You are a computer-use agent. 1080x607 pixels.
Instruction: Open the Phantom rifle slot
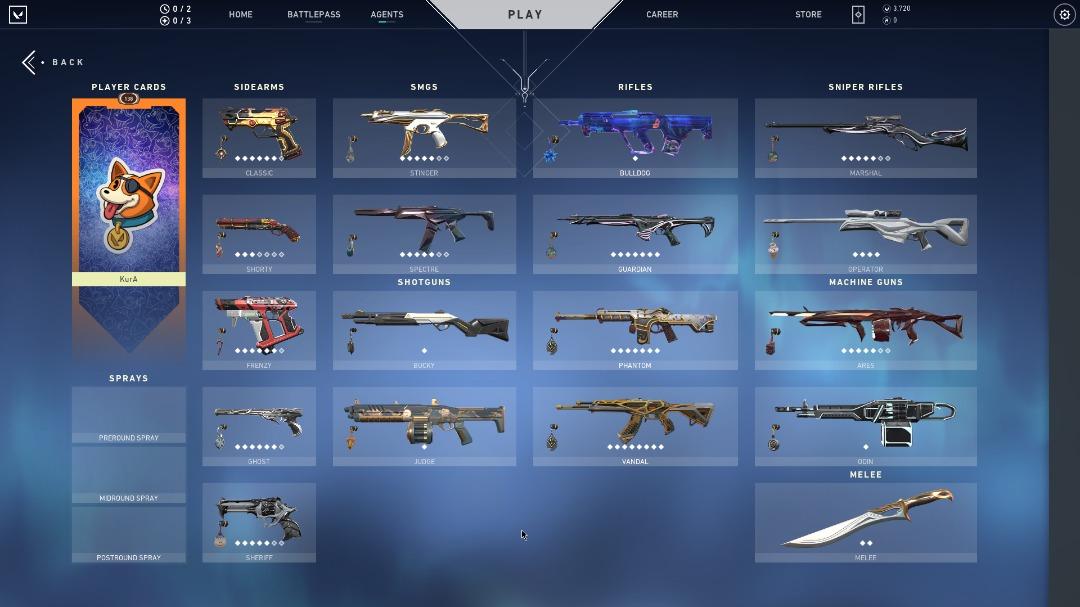[x=635, y=330]
